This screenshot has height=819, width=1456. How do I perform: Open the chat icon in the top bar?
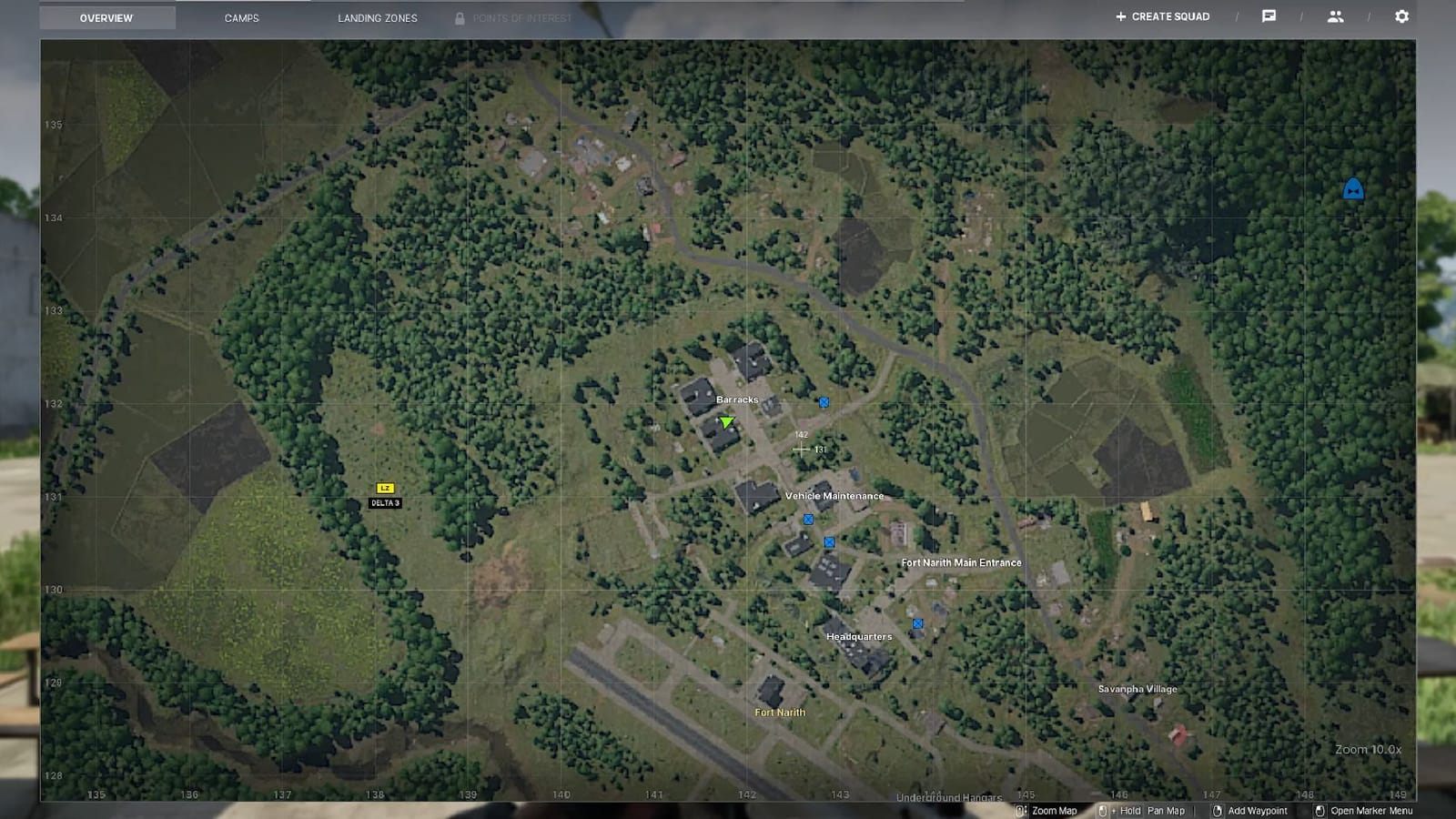1270,15
